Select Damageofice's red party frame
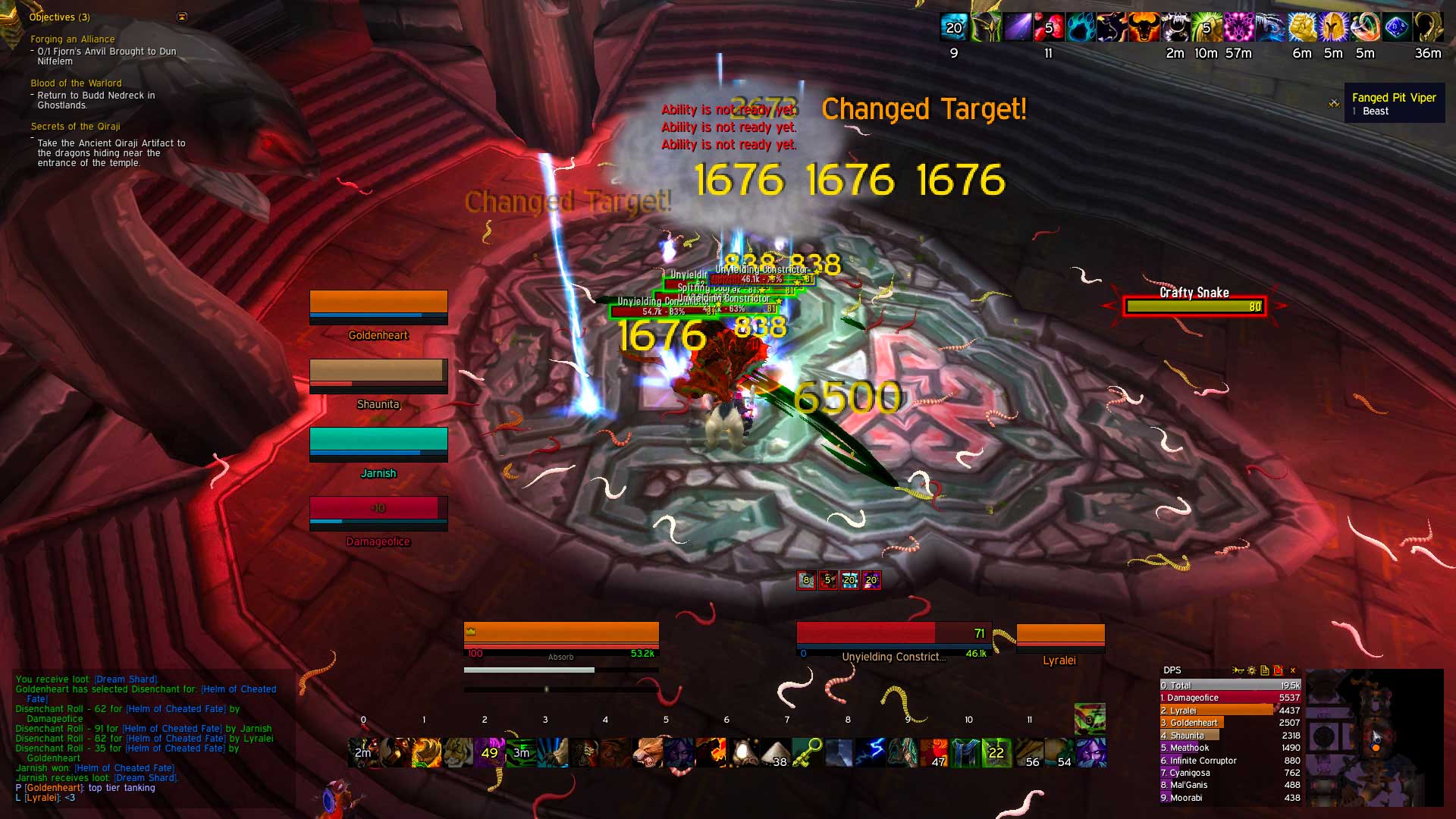This screenshot has width=1456, height=819. [378, 512]
